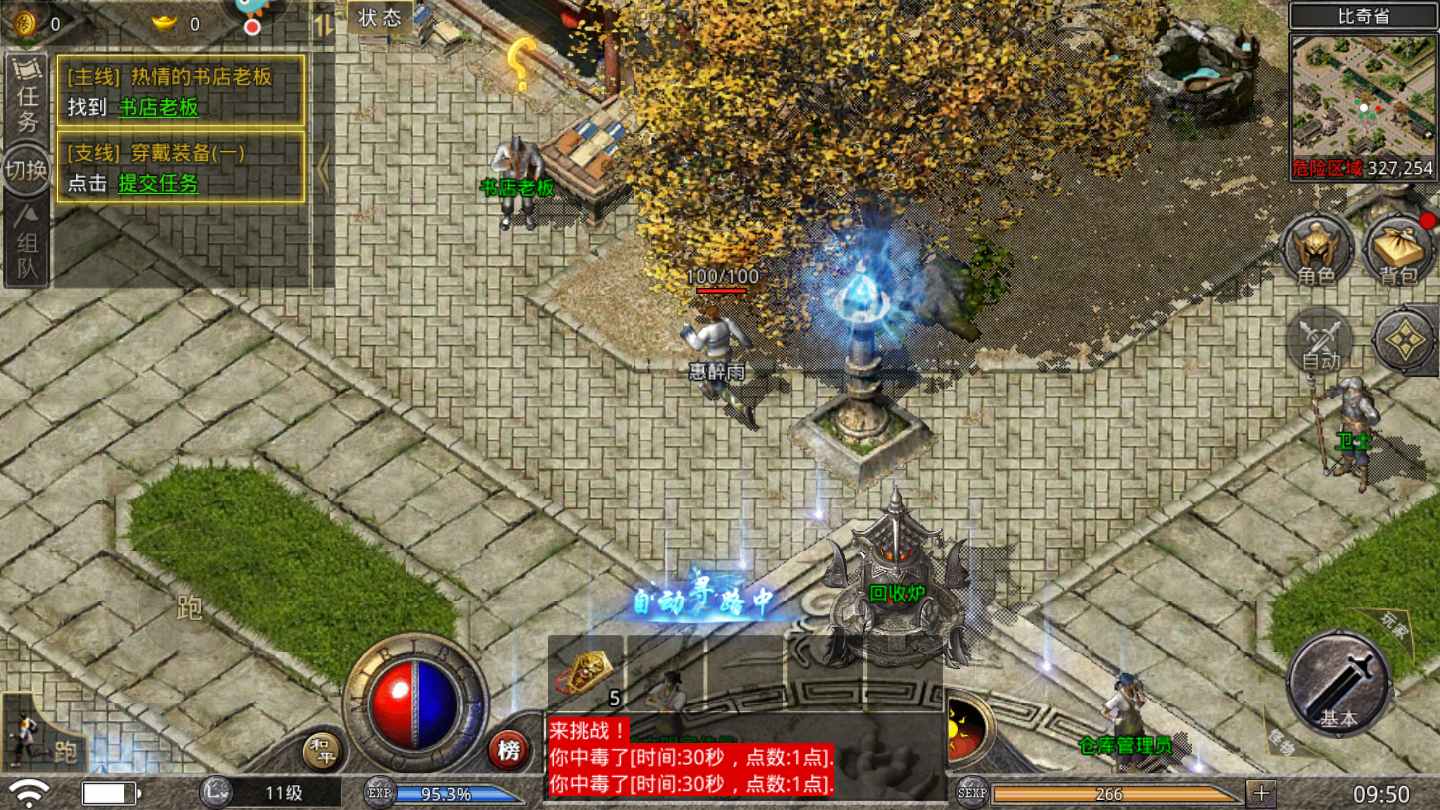
Task: Toggle the up-down arrows button
Action: coord(323,23)
